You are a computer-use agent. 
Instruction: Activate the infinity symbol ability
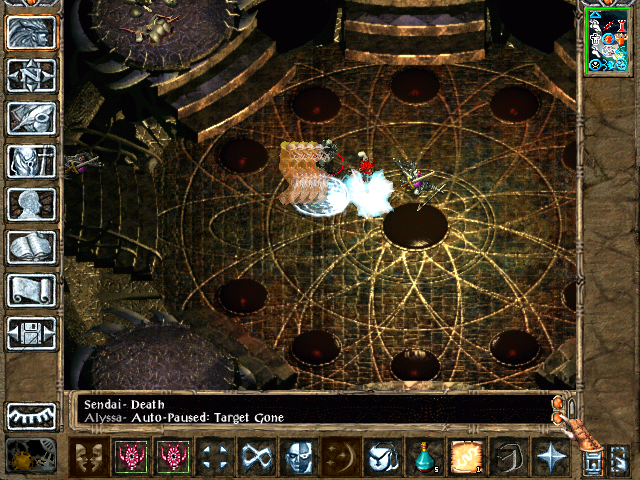256,457
